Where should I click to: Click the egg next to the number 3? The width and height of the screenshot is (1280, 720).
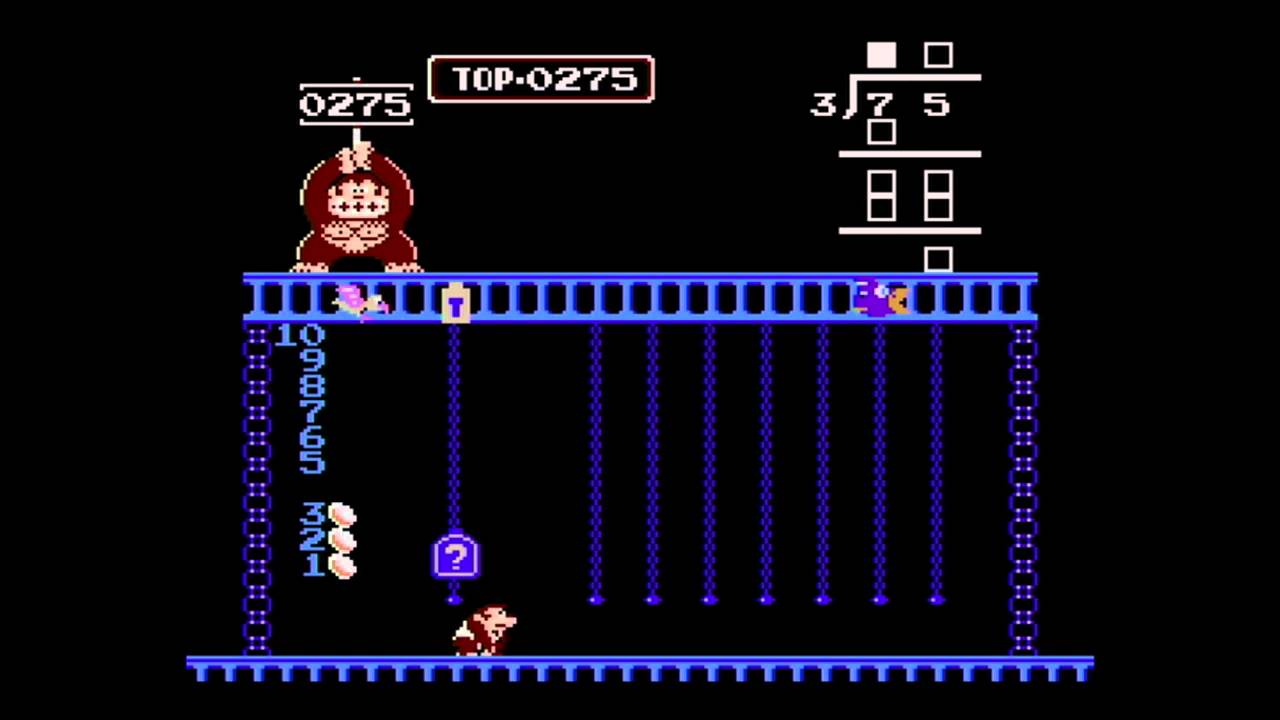(343, 515)
